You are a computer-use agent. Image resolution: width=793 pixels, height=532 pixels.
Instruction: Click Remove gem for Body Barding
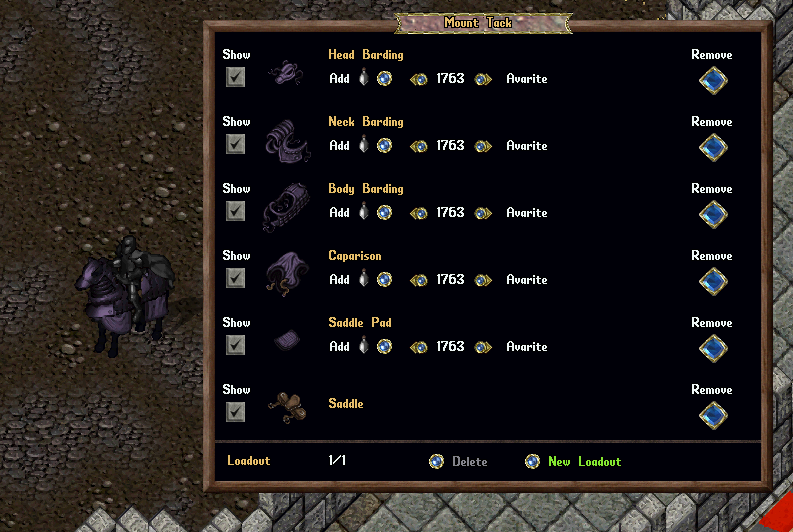[x=712, y=215]
